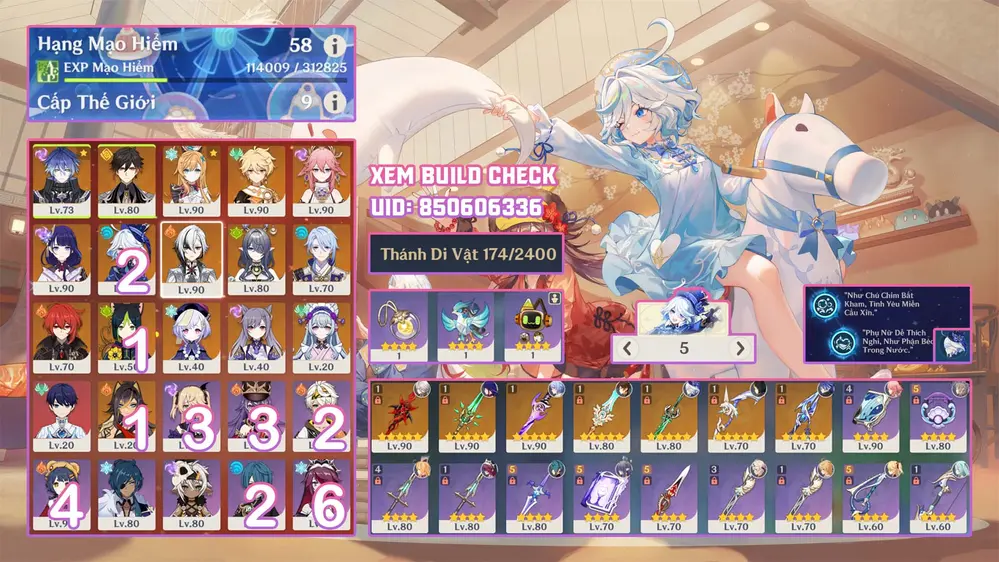The height and width of the screenshot is (562, 999).
Task: Go to previous constellation with left arrow
Action: coord(628,349)
